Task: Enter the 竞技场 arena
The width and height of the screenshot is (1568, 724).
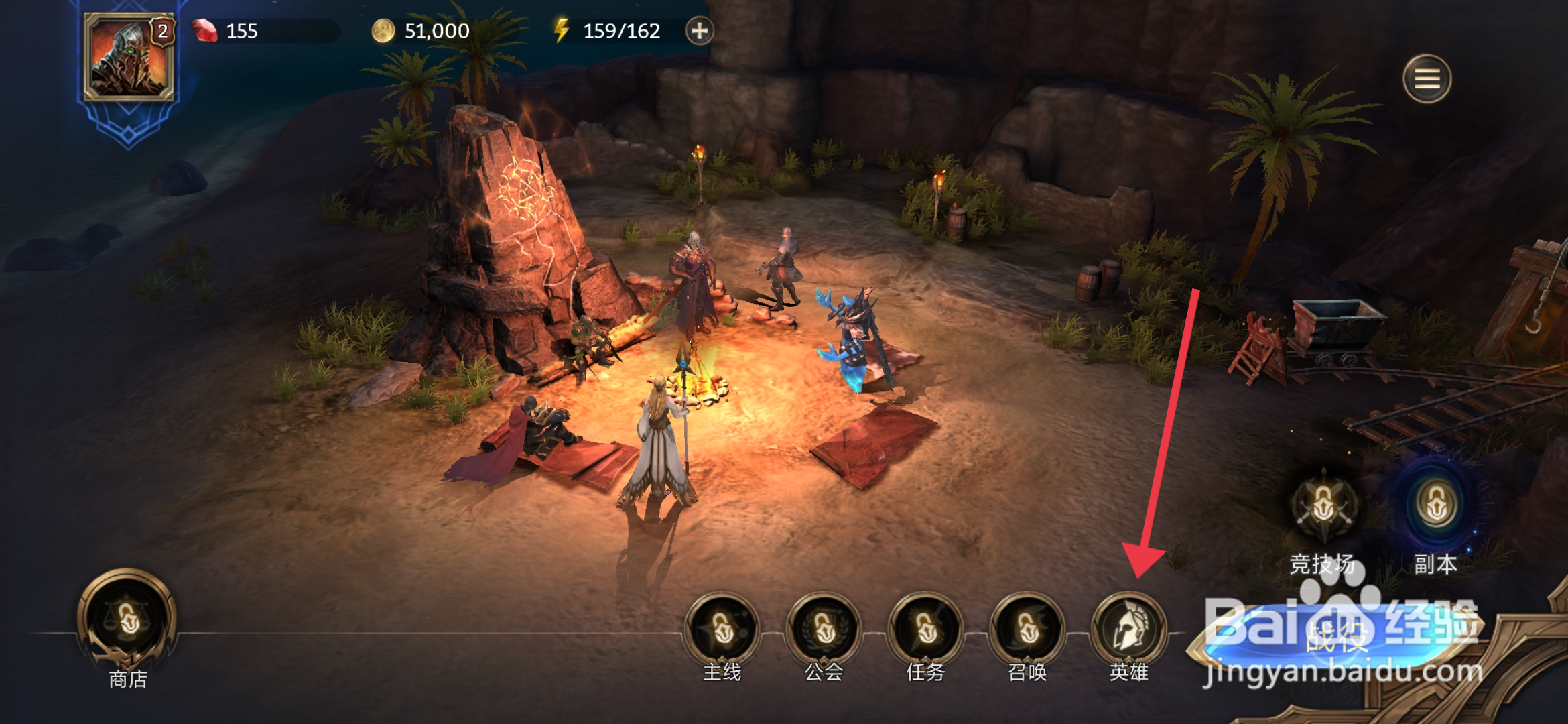Action: pos(1323,506)
